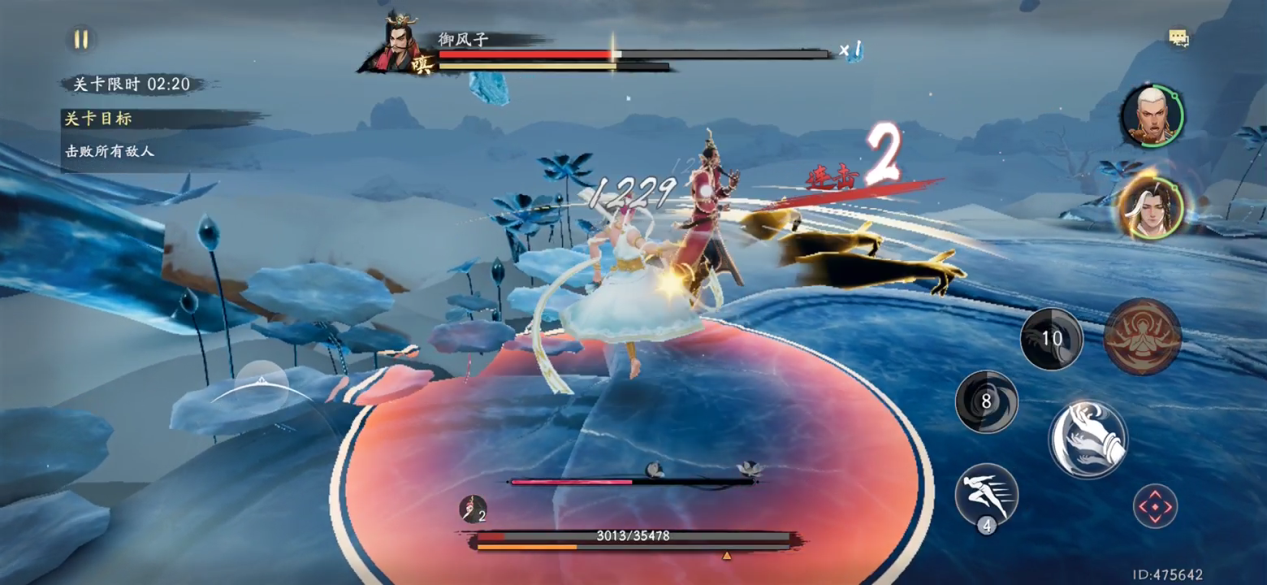Tap the red target lock-on button
This screenshot has height=585, width=1267.
point(1155,507)
